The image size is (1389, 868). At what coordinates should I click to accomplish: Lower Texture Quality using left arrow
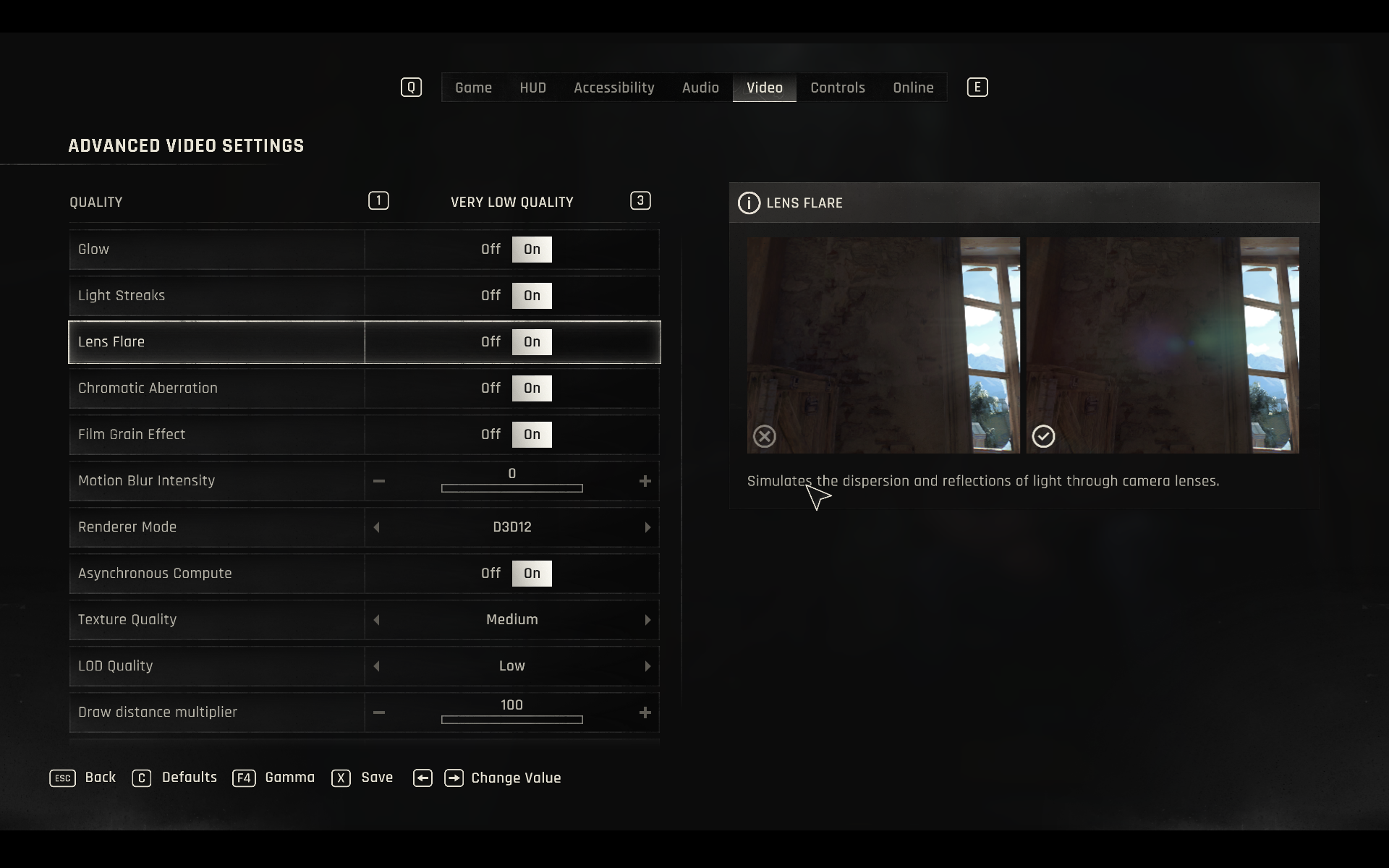coord(376,620)
